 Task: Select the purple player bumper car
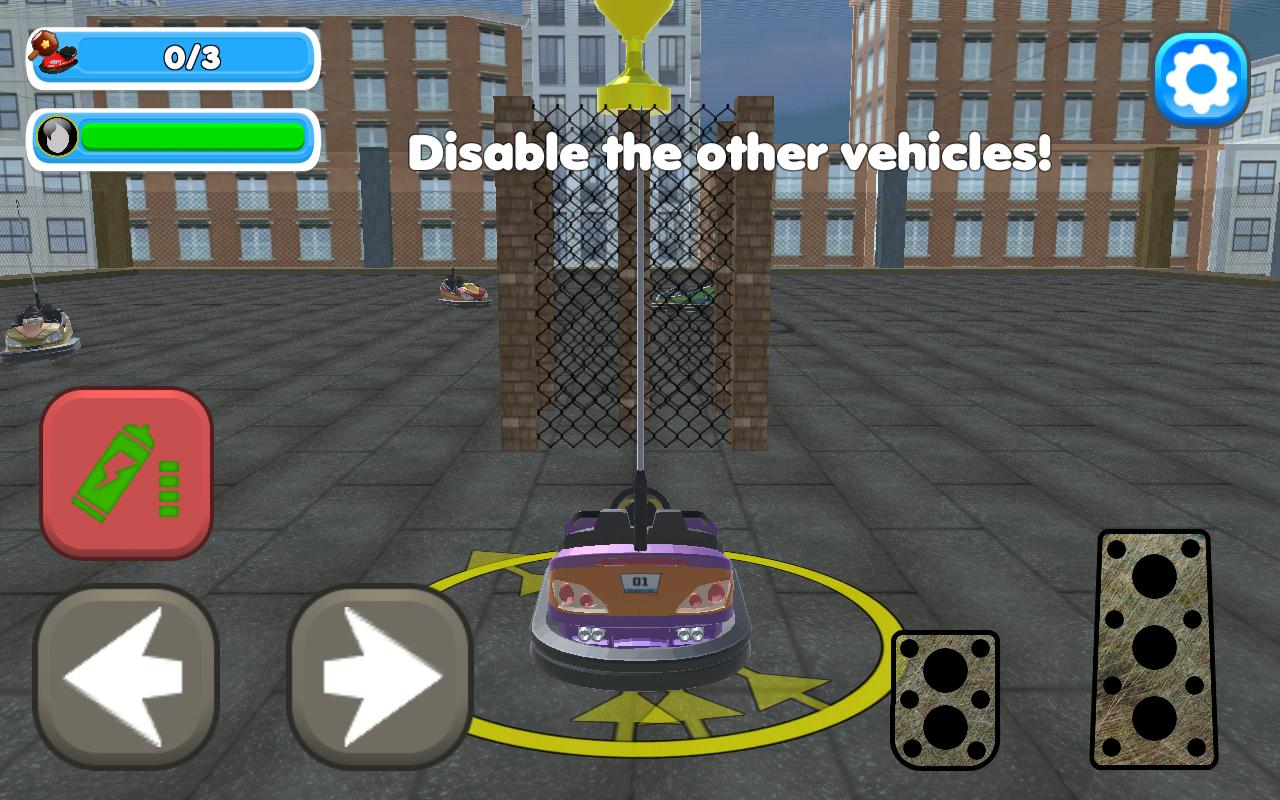click(x=640, y=590)
